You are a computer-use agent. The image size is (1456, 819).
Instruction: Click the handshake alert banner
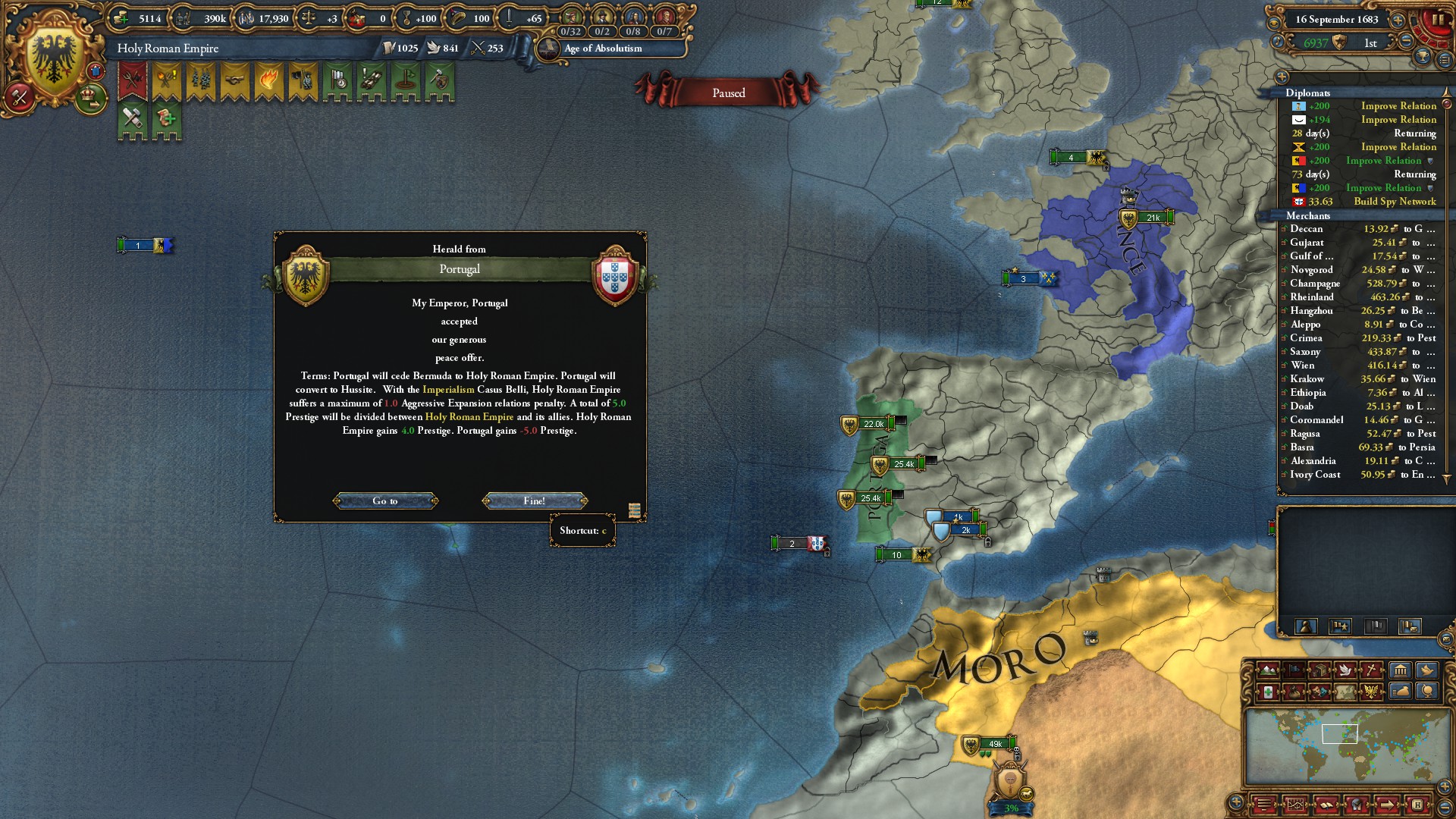click(x=235, y=80)
